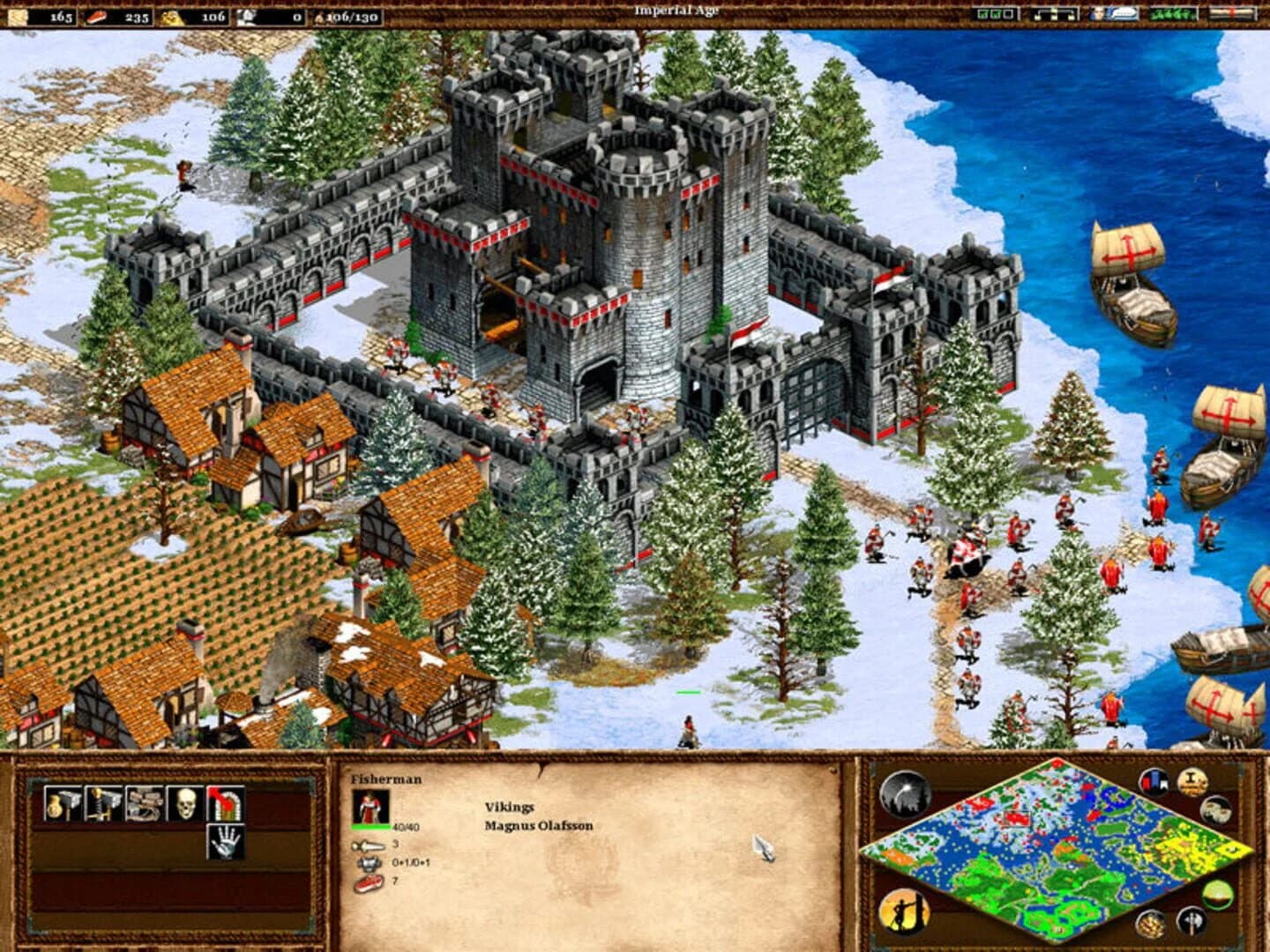Select the Delete Unit skull icon

click(x=186, y=804)
